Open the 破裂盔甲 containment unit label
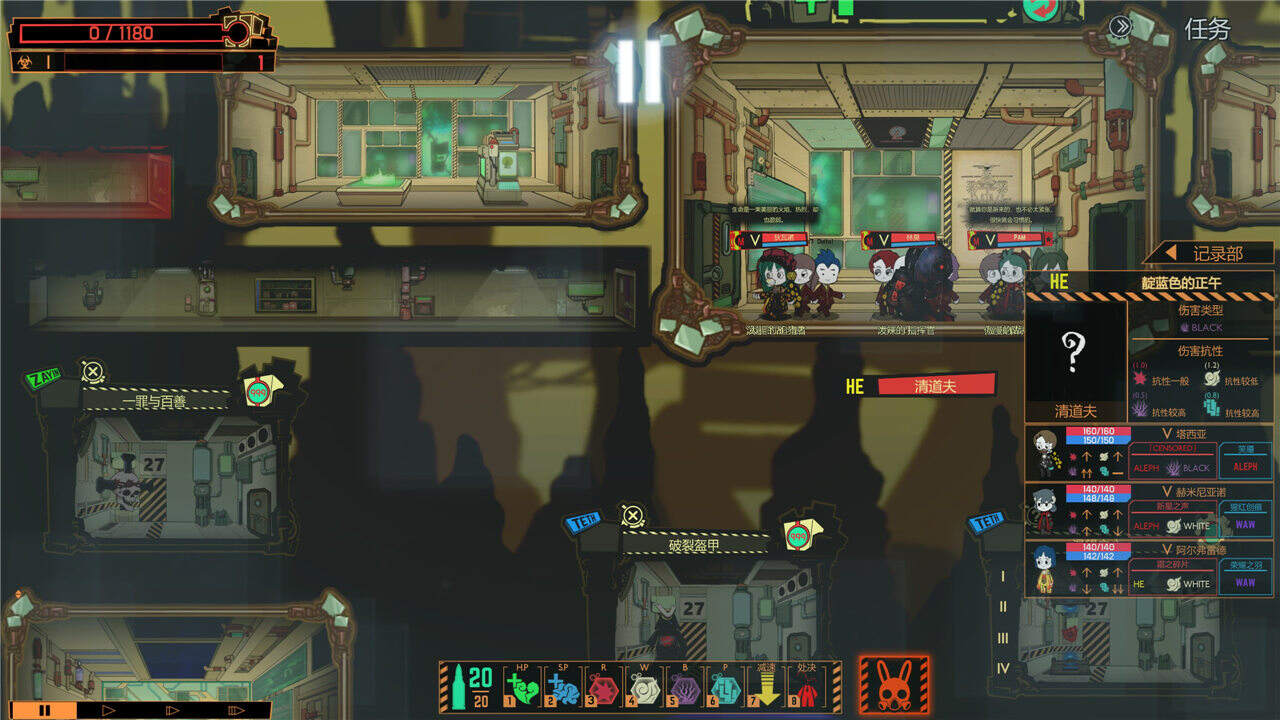 click(694, 546)
